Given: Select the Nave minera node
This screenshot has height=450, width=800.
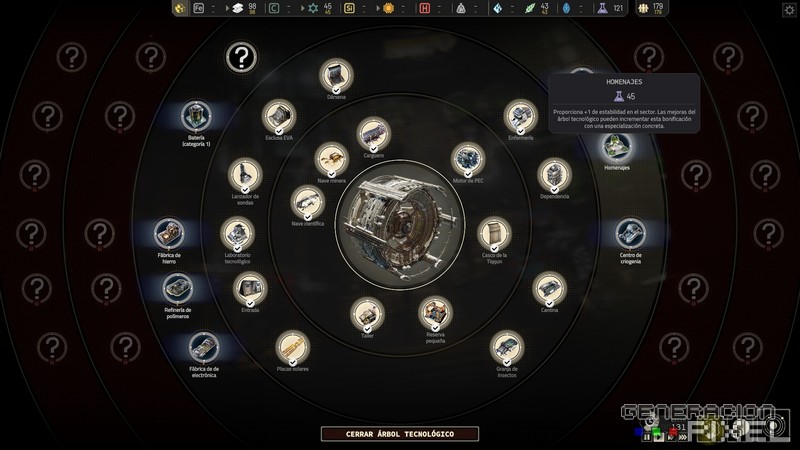Looking at the screenshot, I should click(330, 158).
